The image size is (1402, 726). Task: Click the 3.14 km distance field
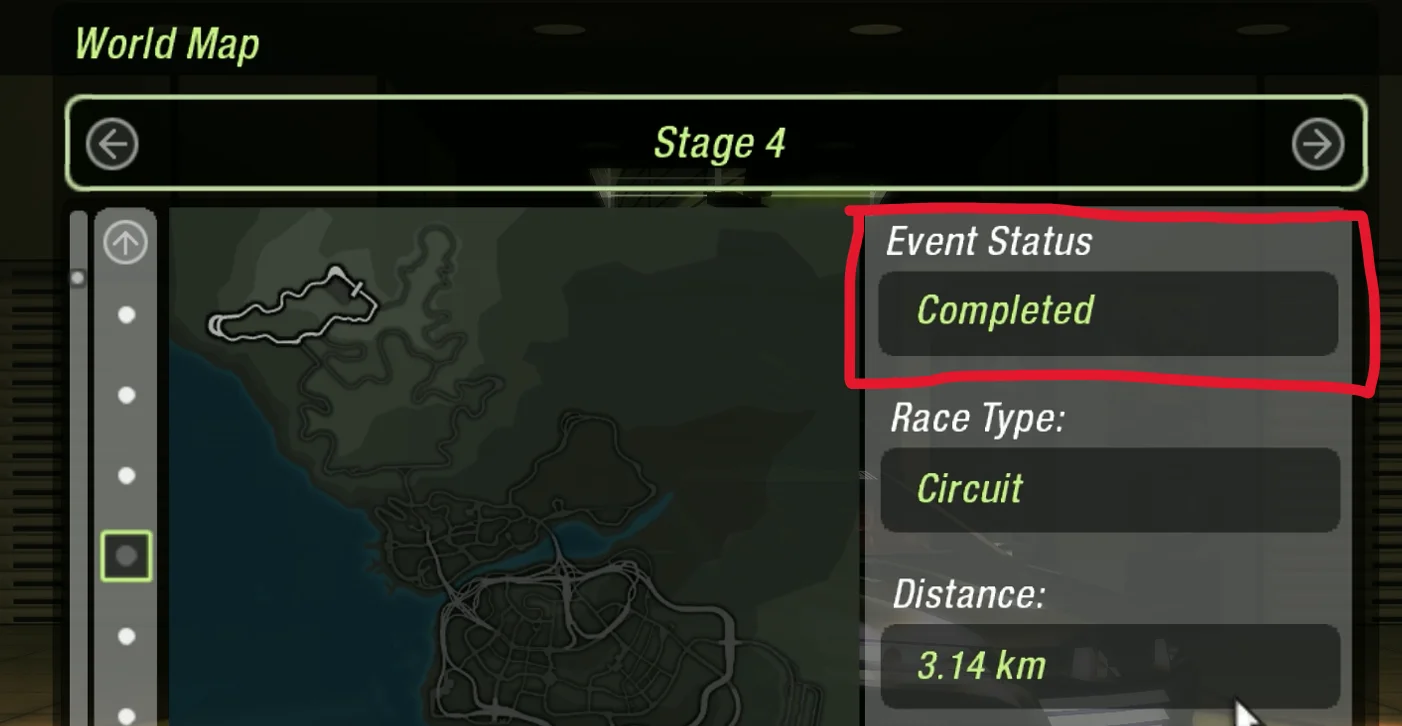coord(1108,664)
